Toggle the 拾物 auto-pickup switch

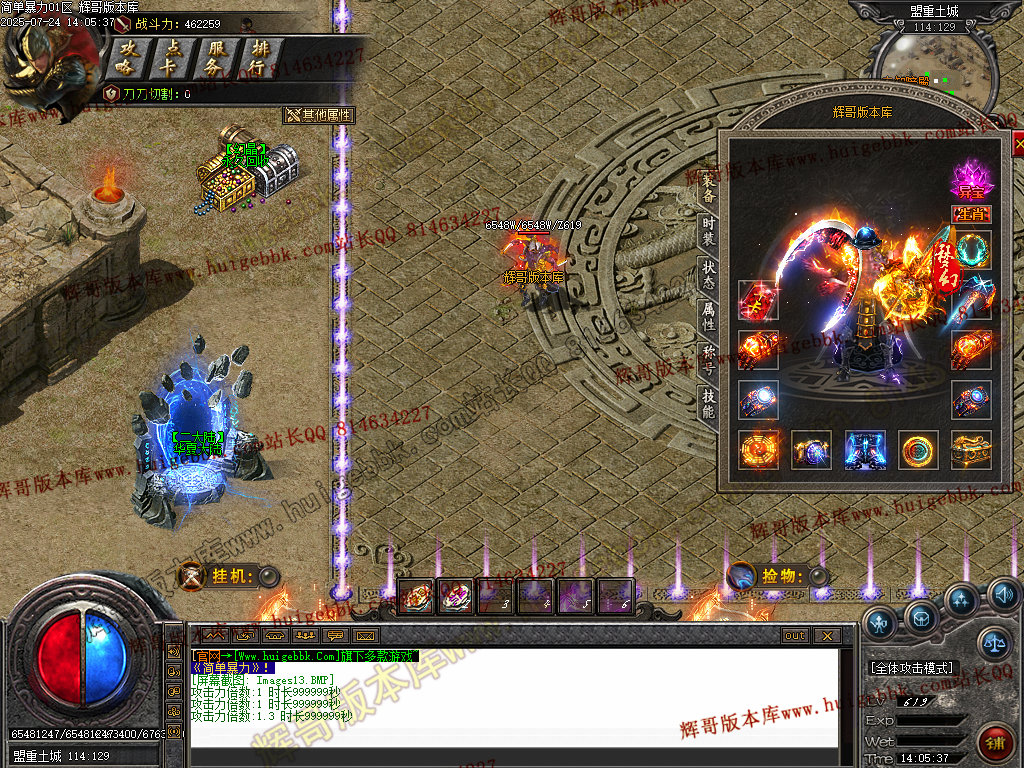(818, 576)
